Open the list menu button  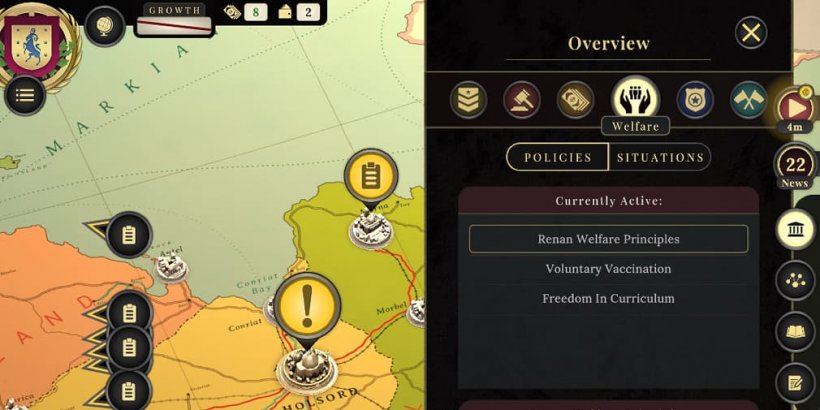25,95
